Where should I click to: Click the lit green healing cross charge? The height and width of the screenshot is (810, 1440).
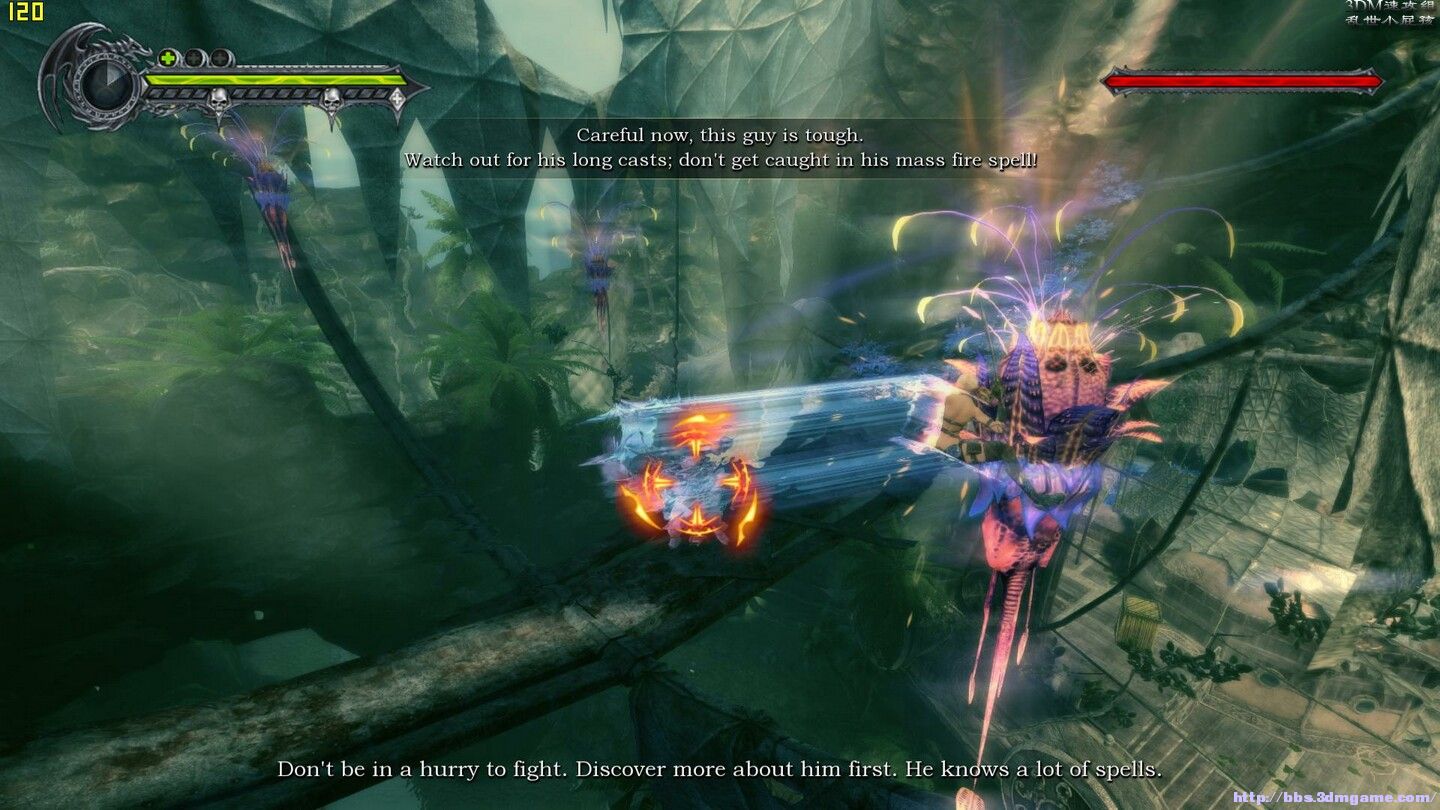[168, 58]
